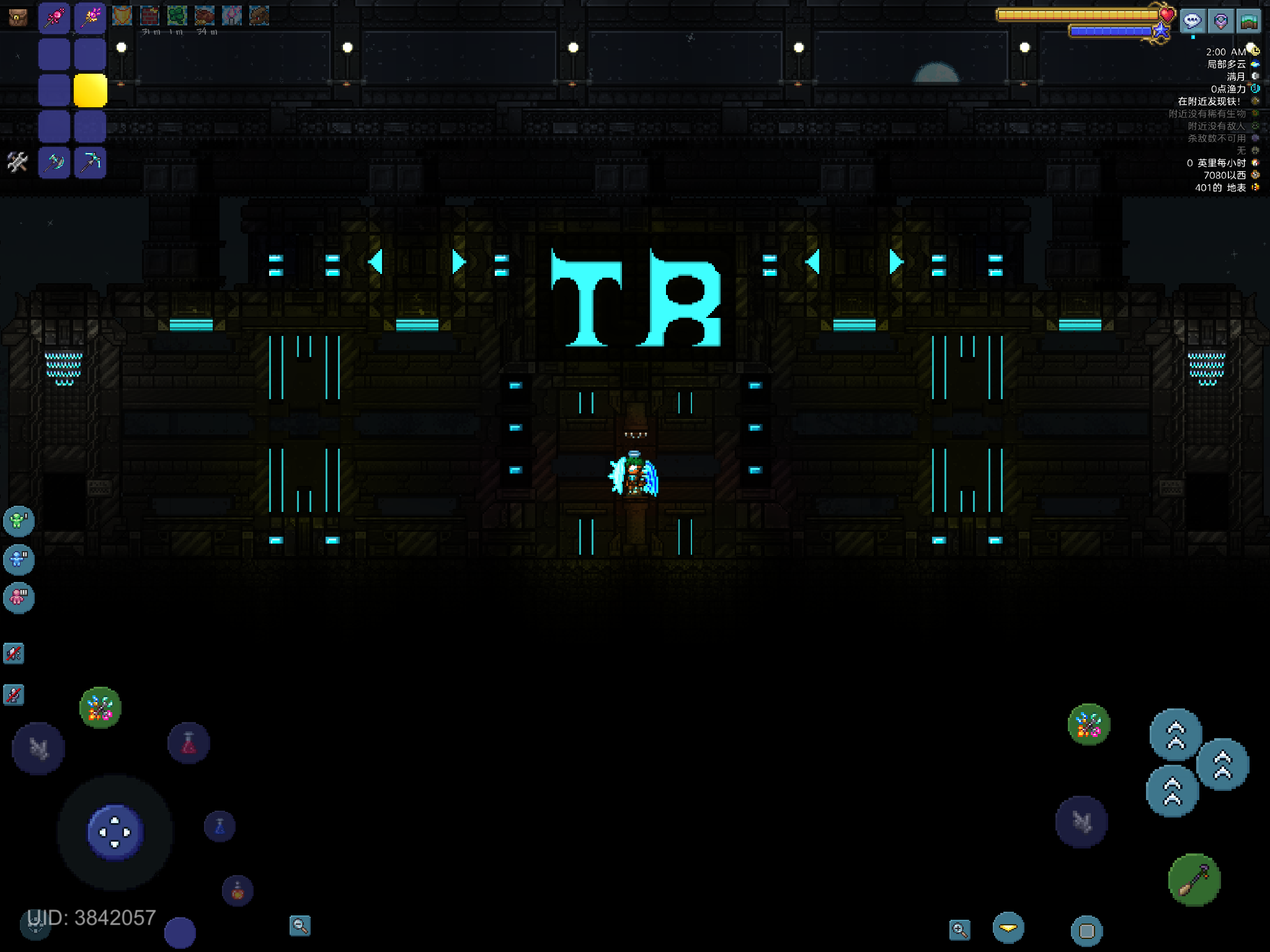Tap the zoom-in magnifier control

960,928
